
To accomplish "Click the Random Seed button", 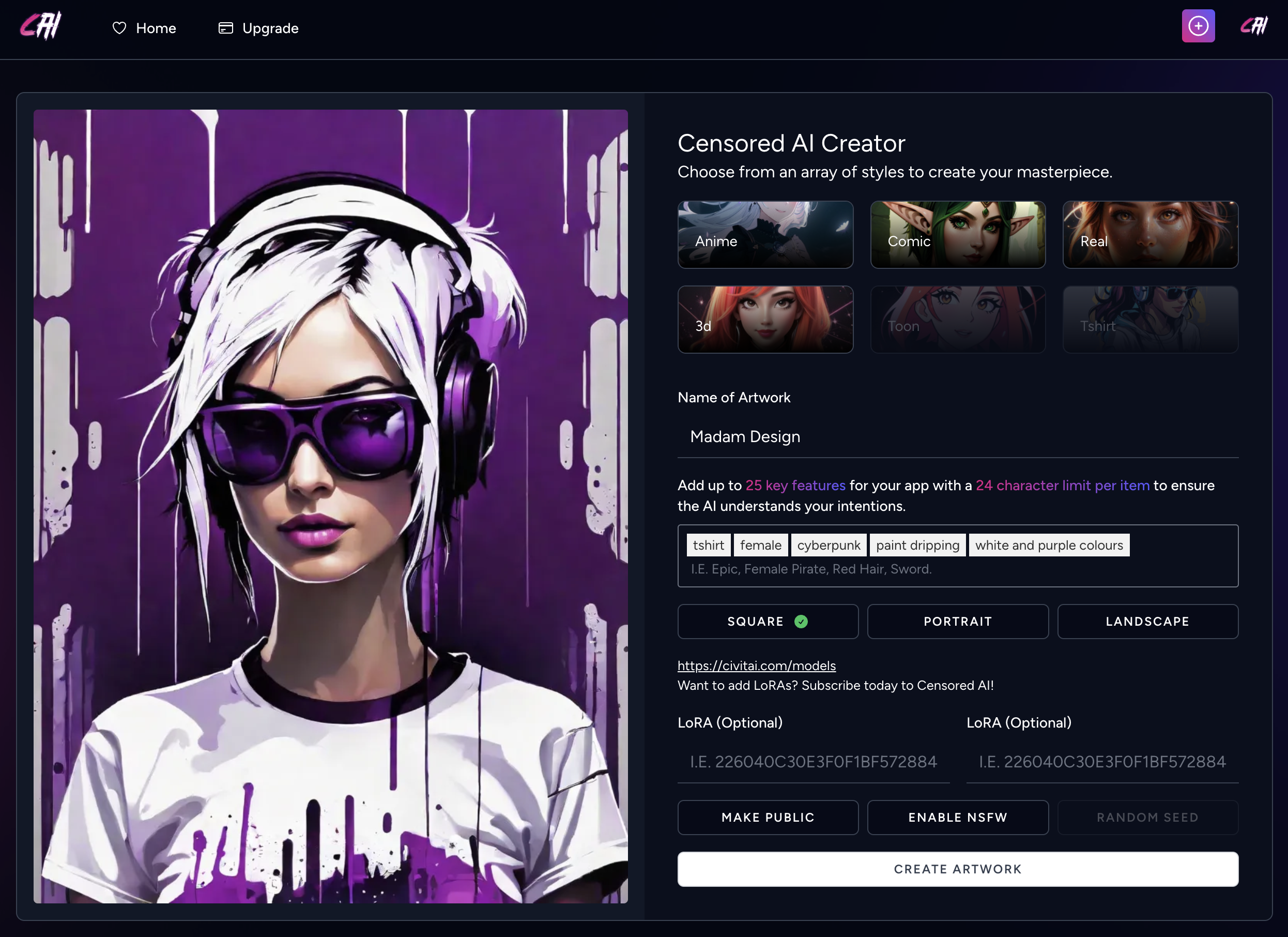I will coord(1147,817).
